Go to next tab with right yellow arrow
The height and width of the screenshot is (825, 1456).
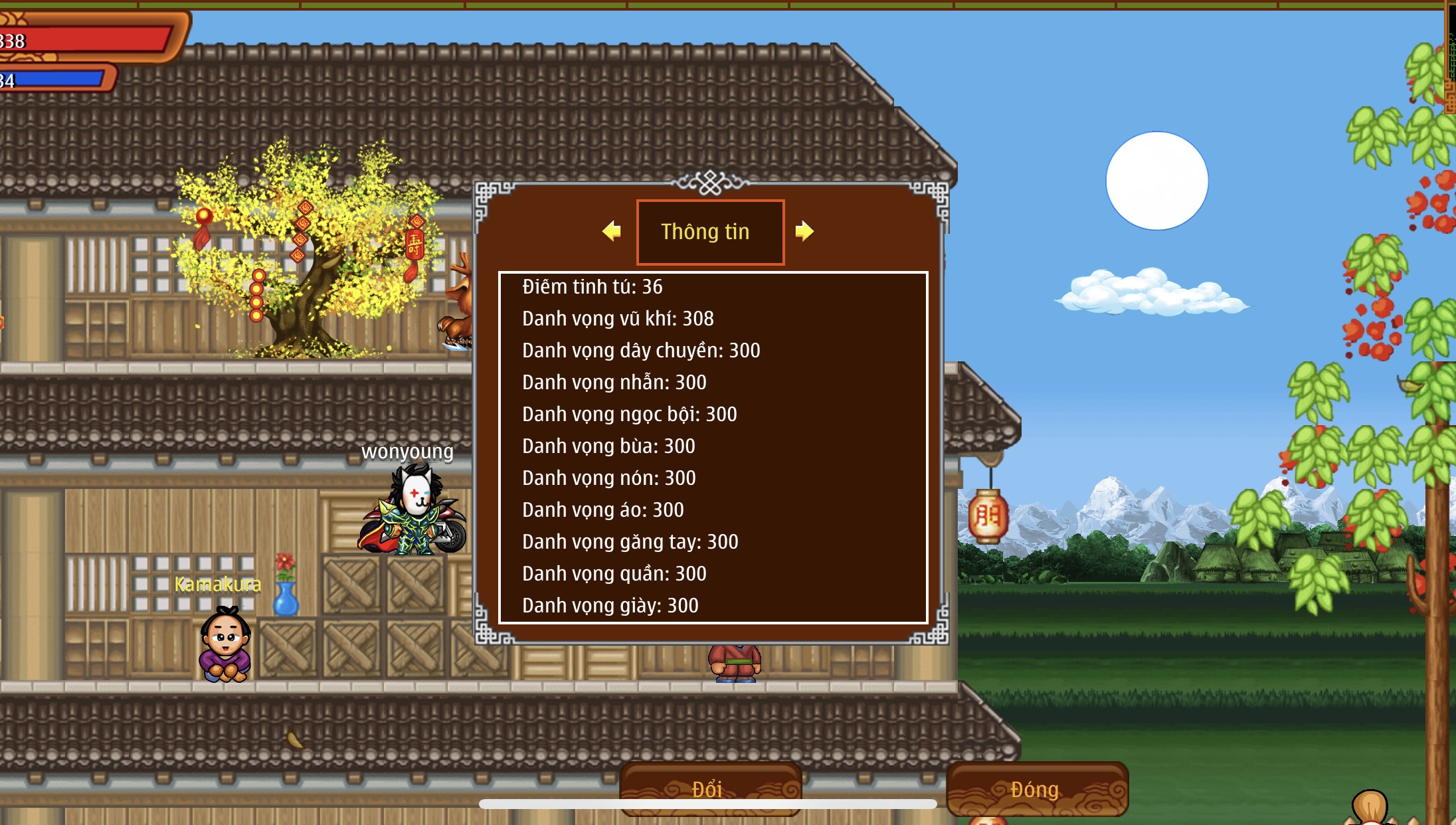coord(804,231)
